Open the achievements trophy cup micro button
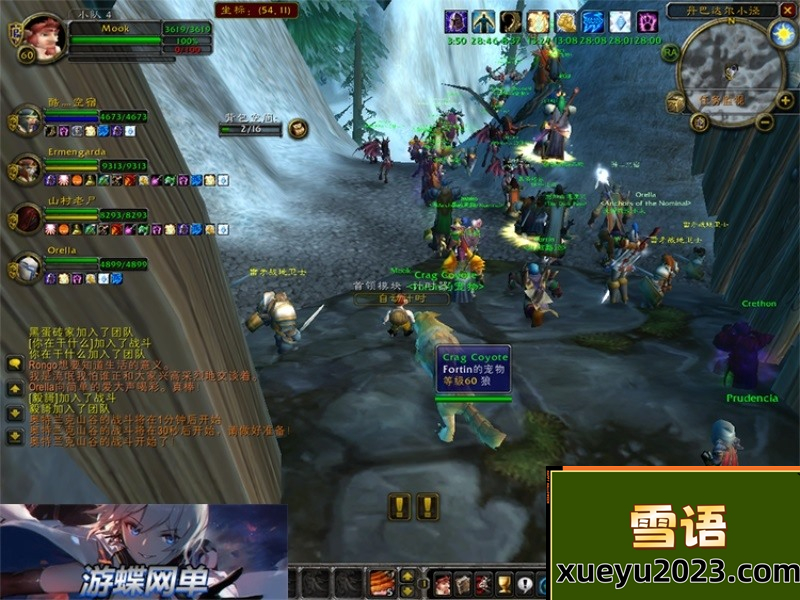 click(504, 583)
